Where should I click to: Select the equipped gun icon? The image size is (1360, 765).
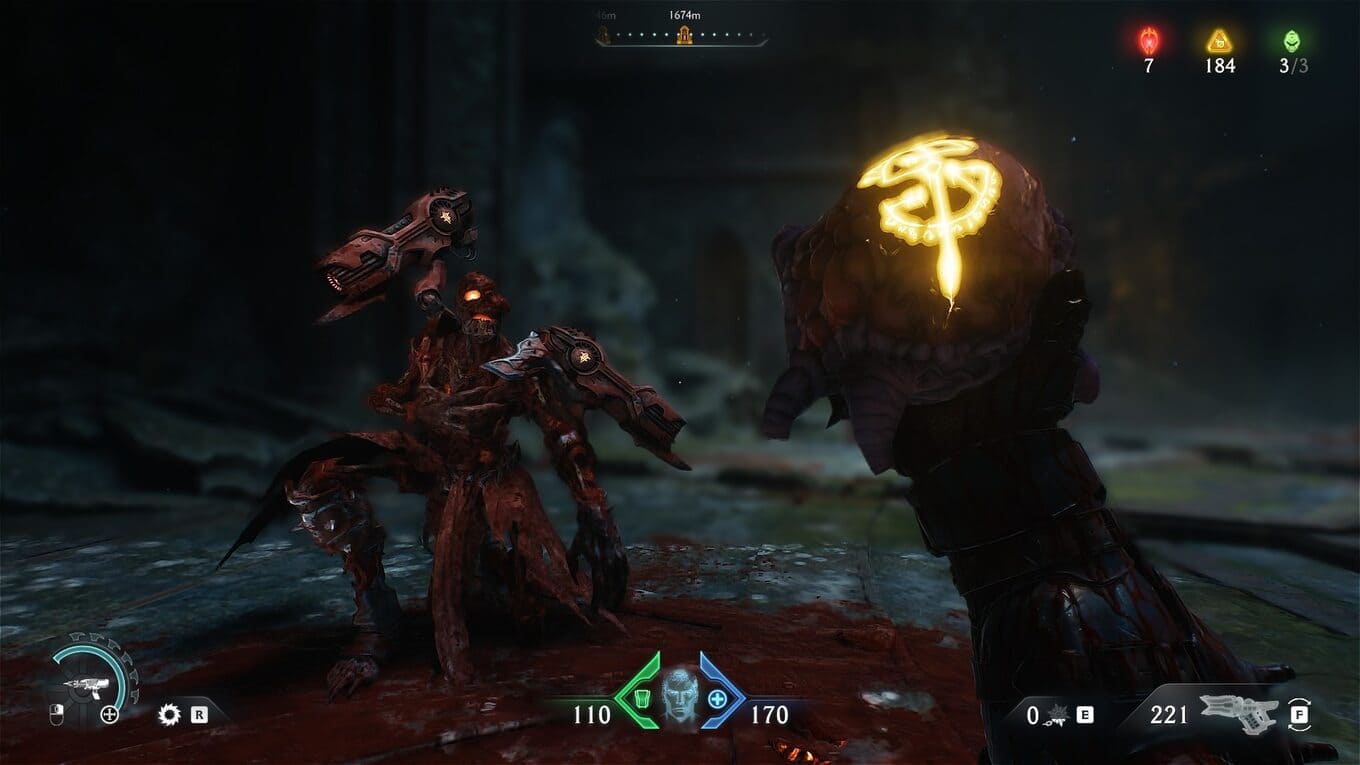click(x=1237, y=713)
